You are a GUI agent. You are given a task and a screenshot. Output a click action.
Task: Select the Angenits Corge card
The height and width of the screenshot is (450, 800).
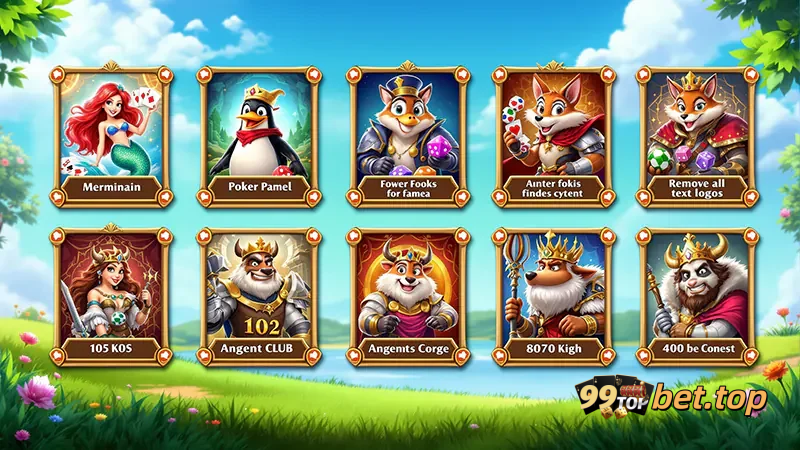pyautogui.click(x=408, y=297)
